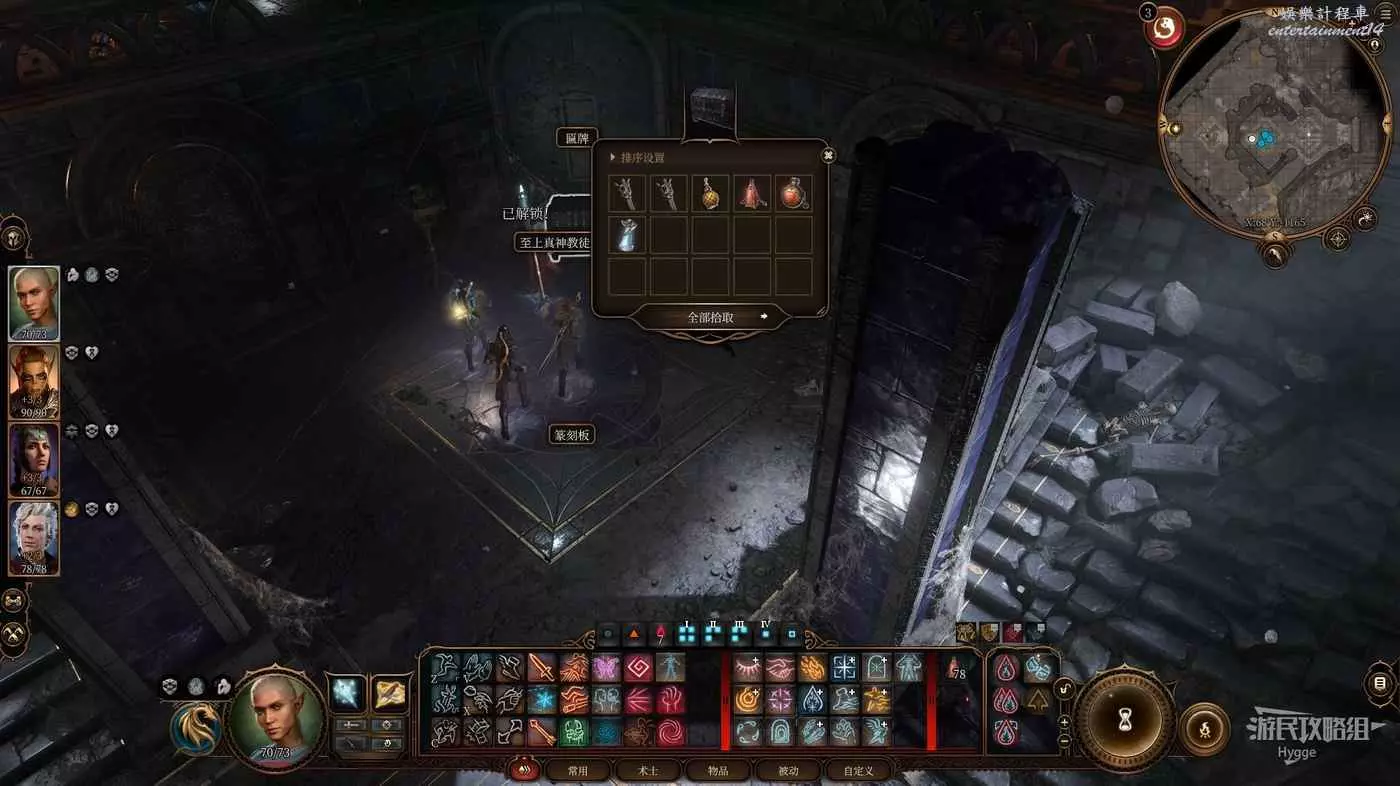Activate the red spiral spell icon
This screenshot has width=1400, height=786.
coord(669,732)
